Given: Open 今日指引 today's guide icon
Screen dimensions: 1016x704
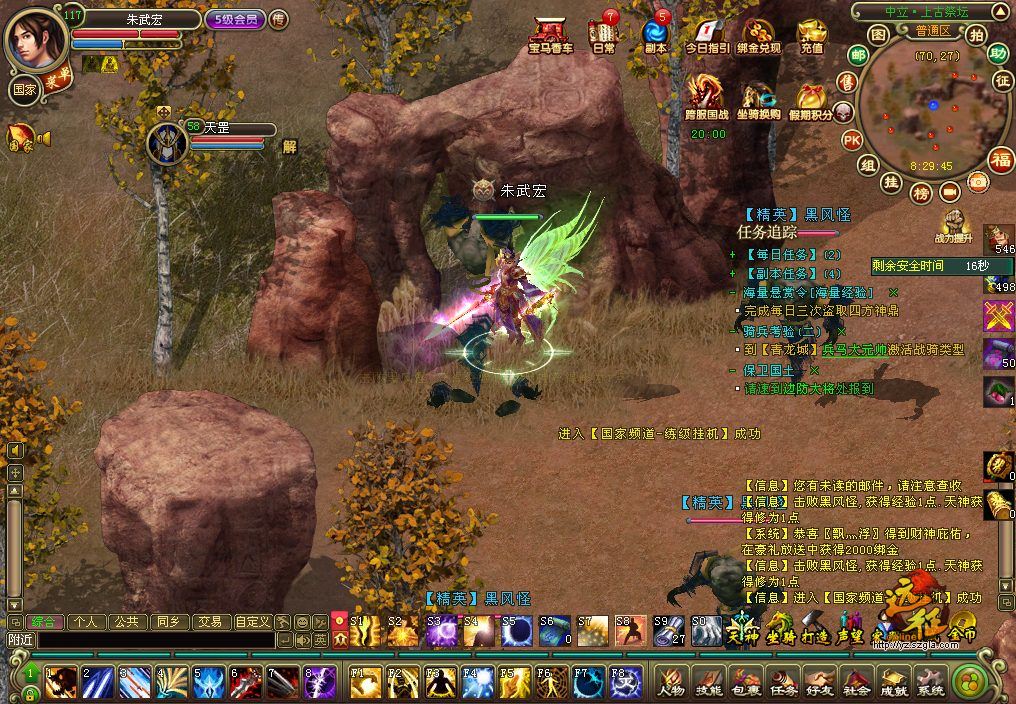Looking at the screenshot, I should click(707, 33).
